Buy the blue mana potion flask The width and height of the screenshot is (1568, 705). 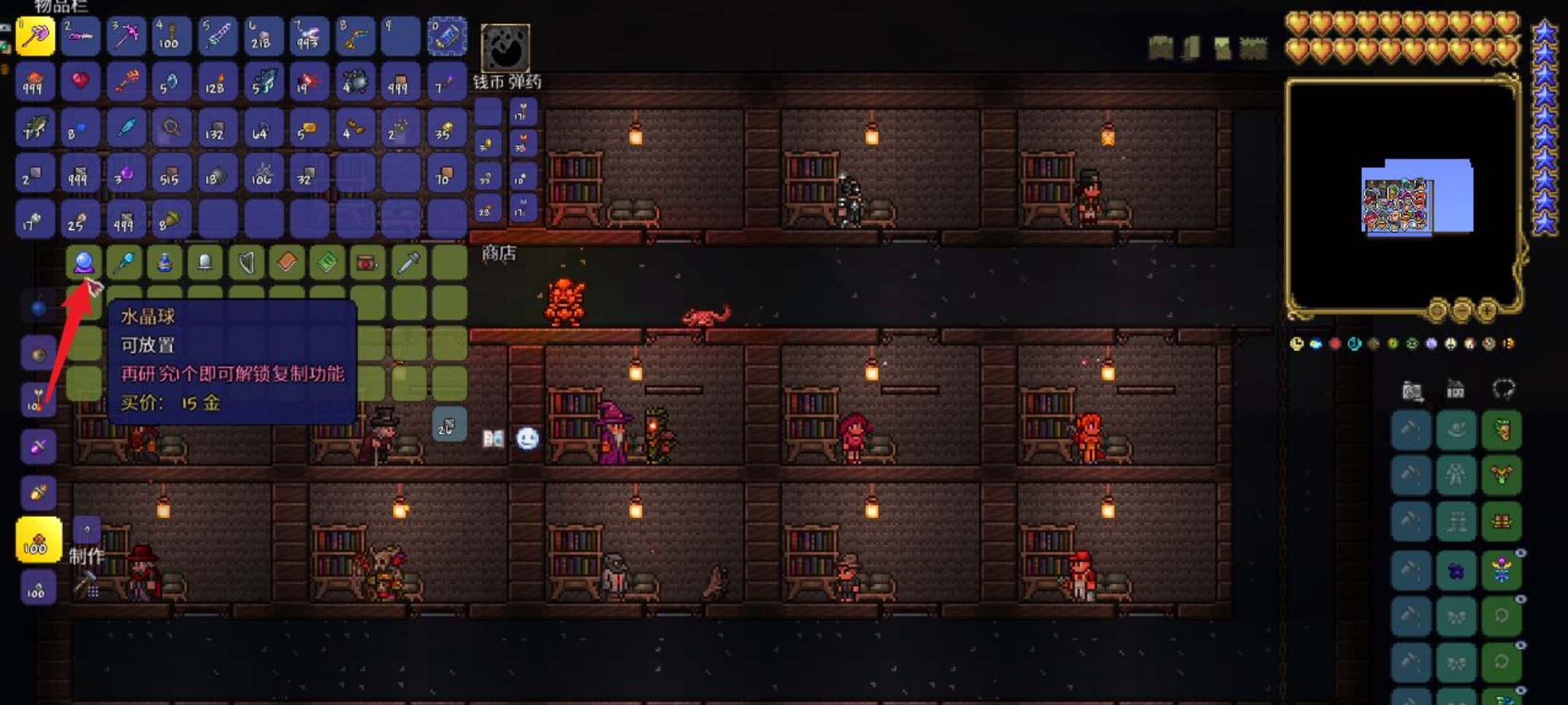tap(164, 263)
